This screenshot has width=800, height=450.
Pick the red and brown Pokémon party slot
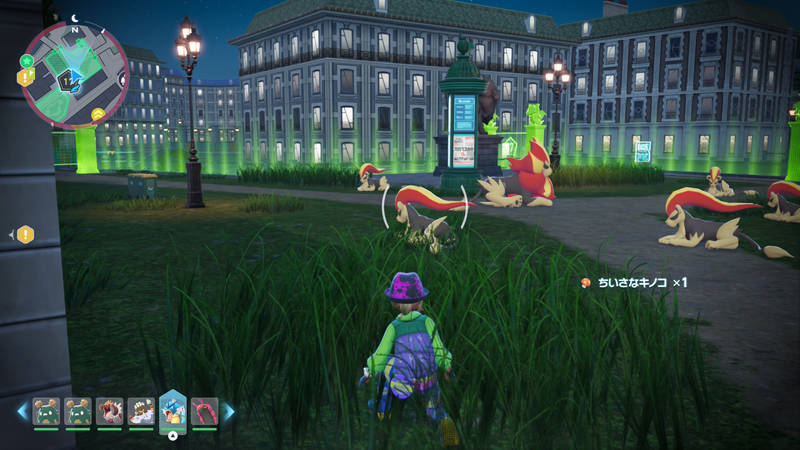click(109, 410)
